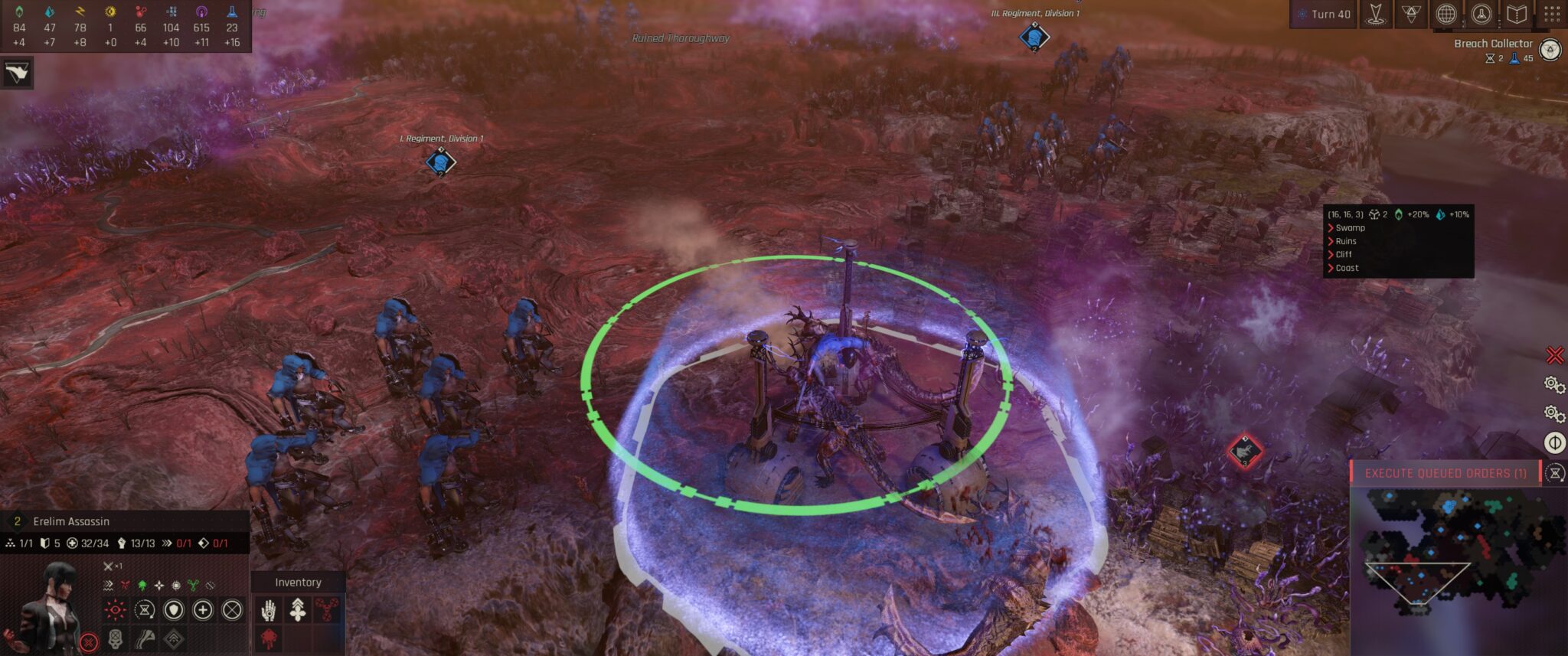Select the hand item in Inventory
The width and height of the screenshot is (1568, 656).
[x=269, y=610]
